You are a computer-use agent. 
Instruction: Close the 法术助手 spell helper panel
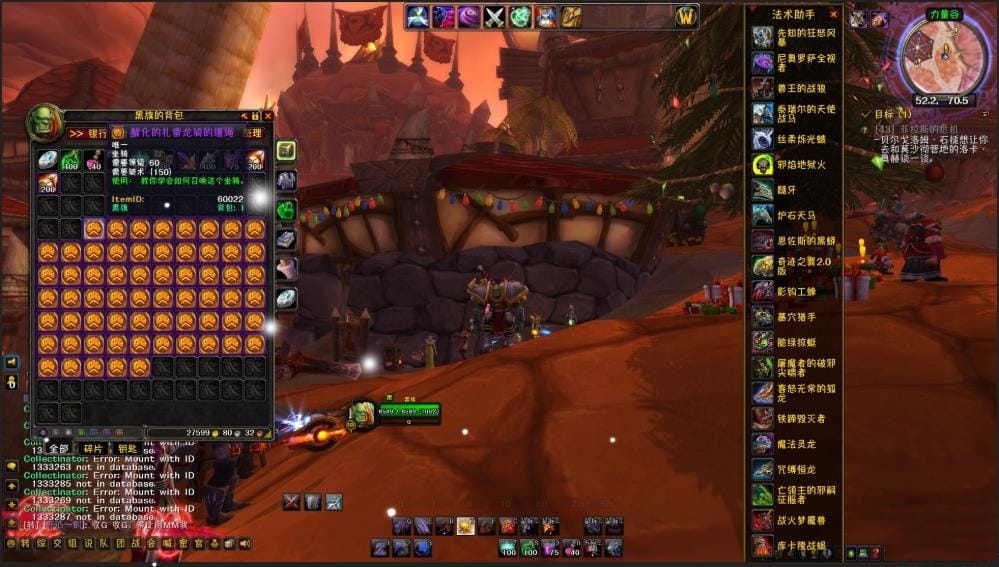pos(834,14)
